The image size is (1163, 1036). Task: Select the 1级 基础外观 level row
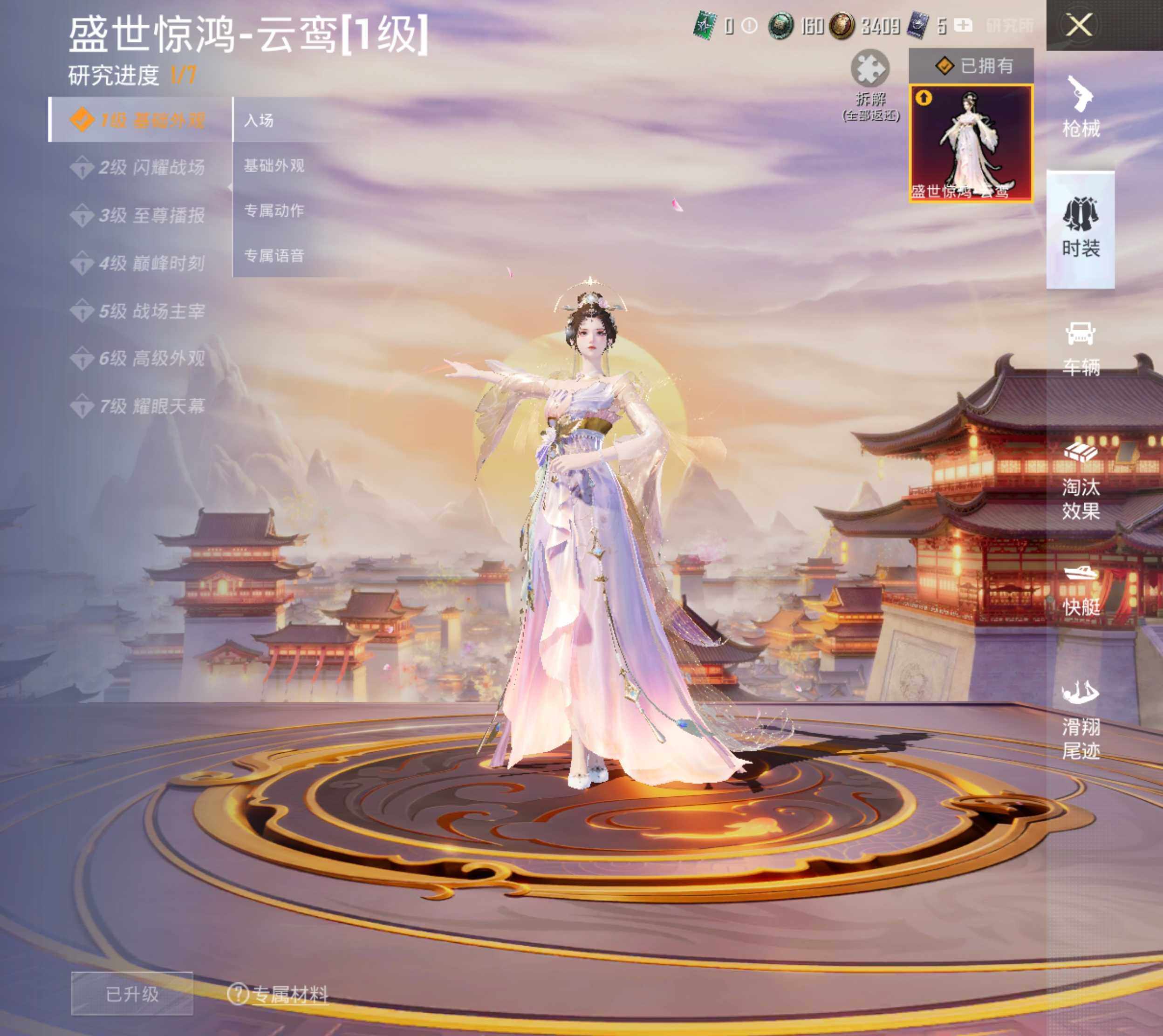click(139, 120)
